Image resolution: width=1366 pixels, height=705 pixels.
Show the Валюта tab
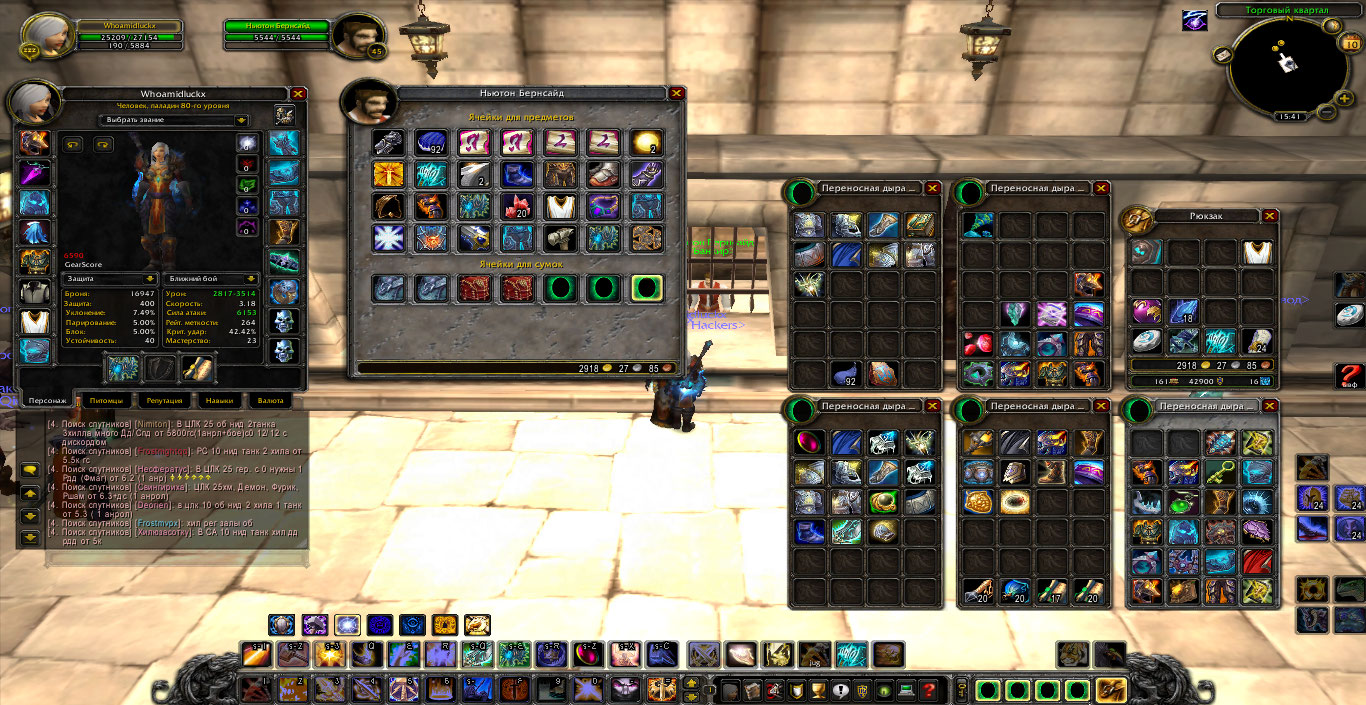point(271,400)
